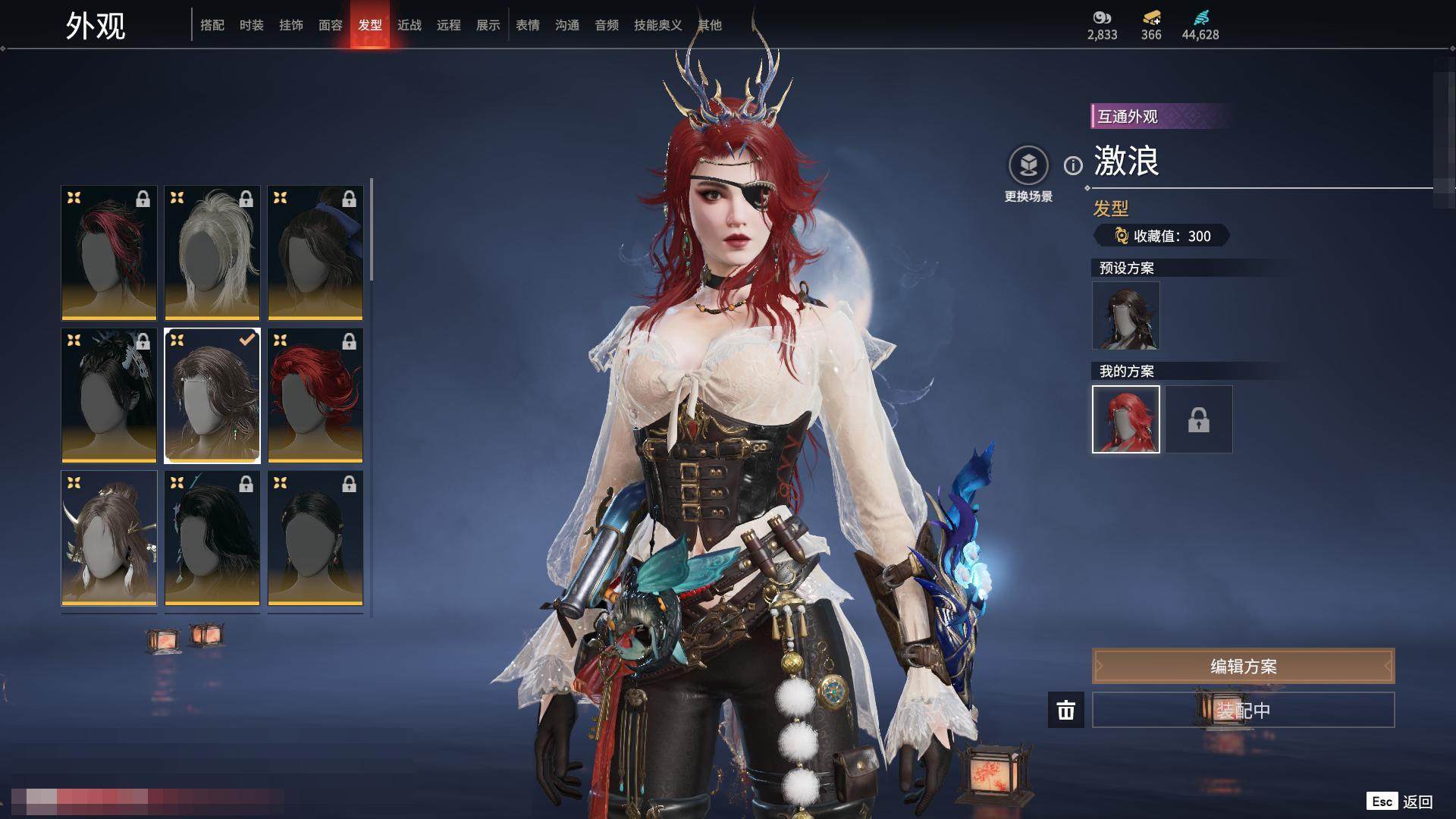This screenshot has width=1456, height=819.
Task: Select the black hair with red streaks card
Action: point(109,253)
